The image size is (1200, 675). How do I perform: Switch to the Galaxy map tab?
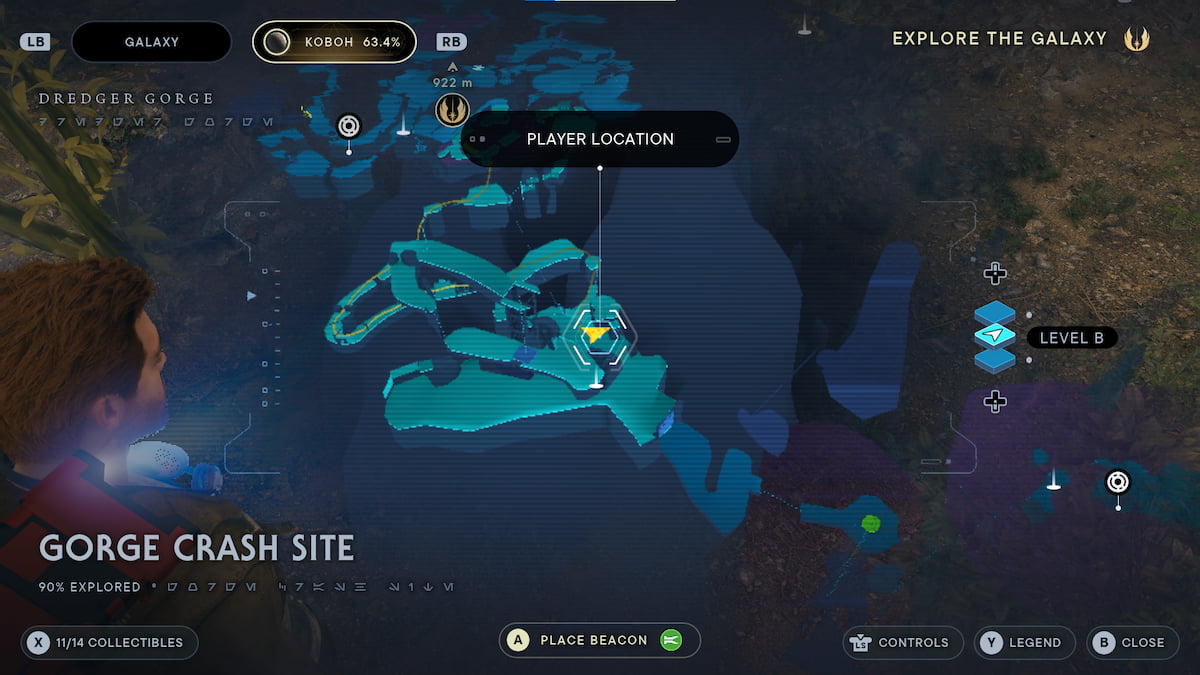151,42
